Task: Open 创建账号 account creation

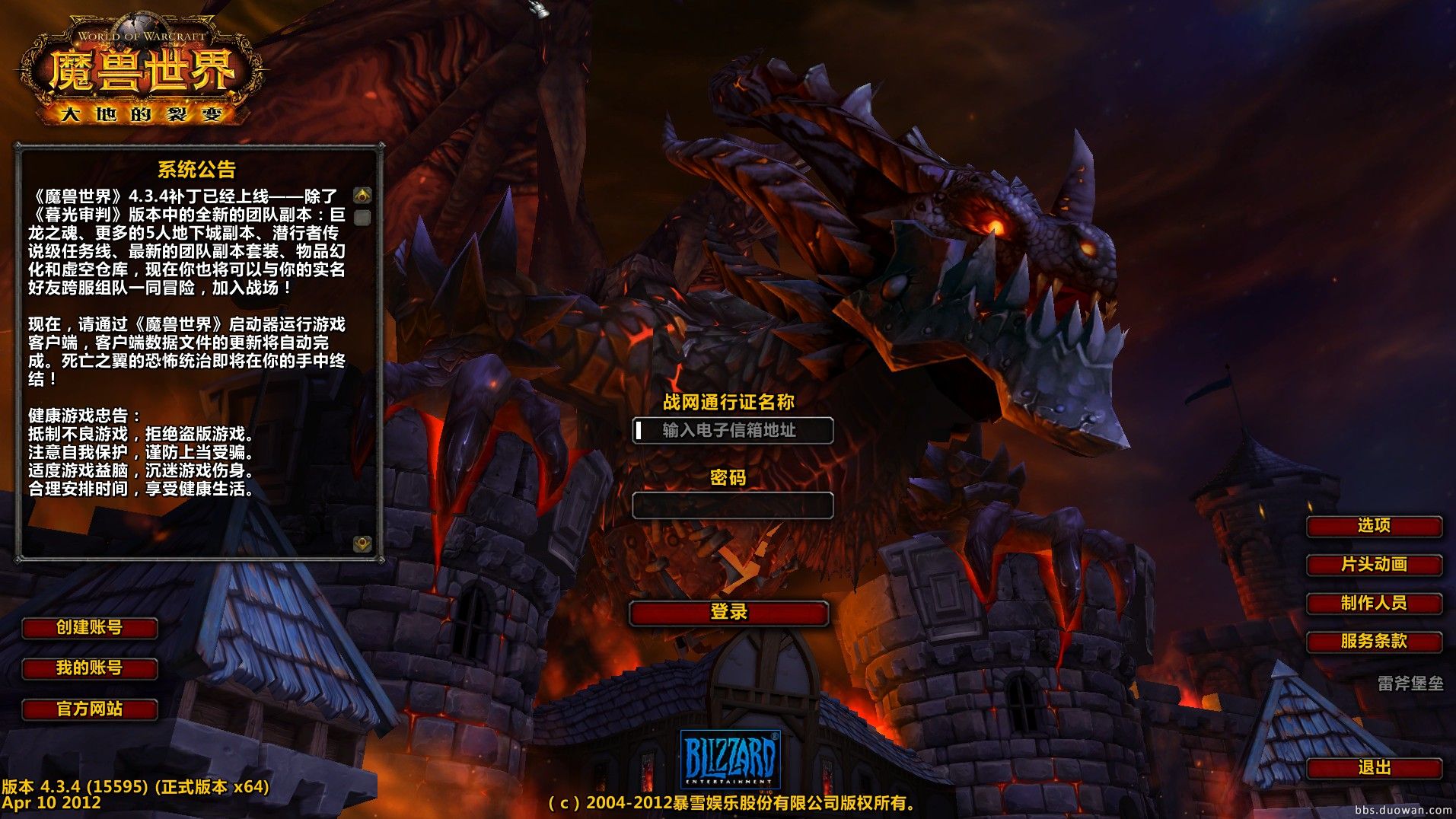Action: 90,628
